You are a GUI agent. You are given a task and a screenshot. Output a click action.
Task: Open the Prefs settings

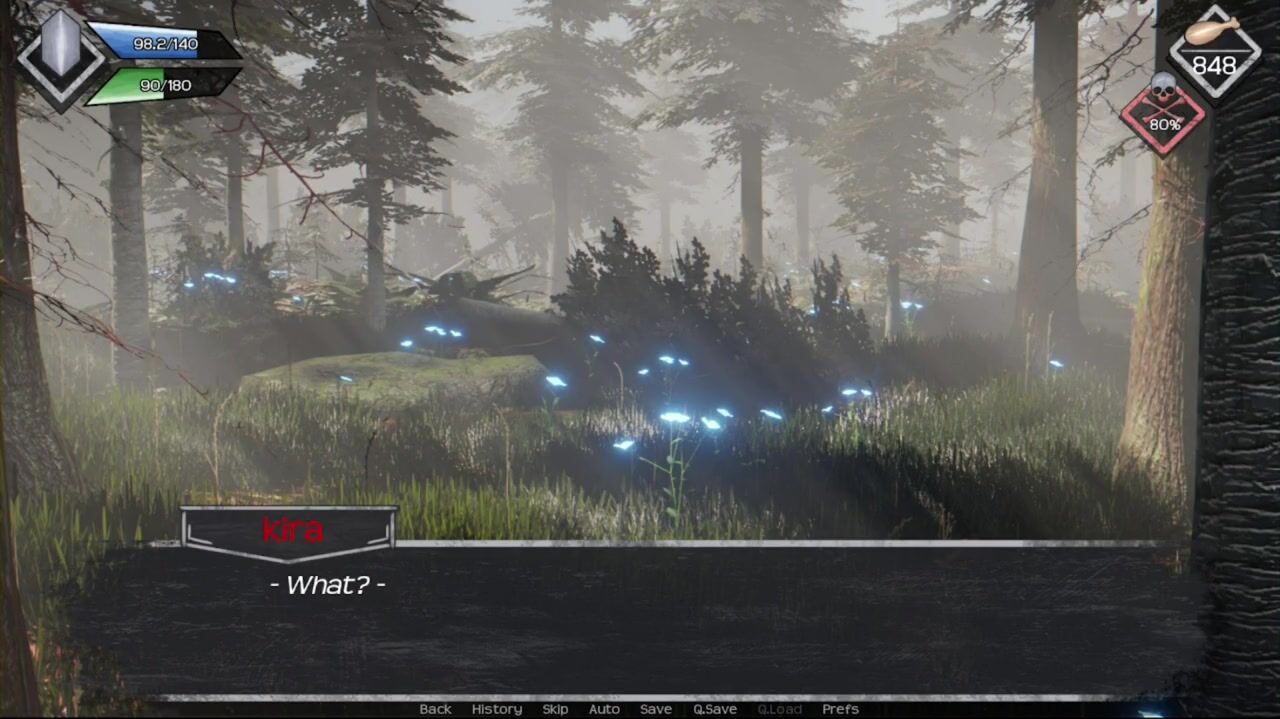[840, 709]
